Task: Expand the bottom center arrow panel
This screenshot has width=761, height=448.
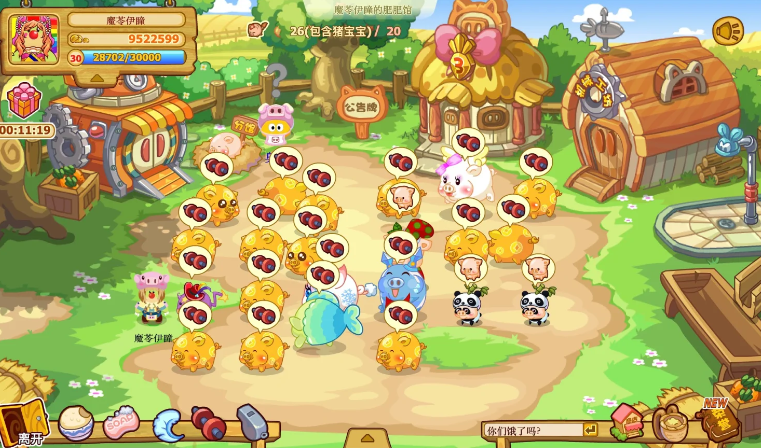Action: (x=367, y=438)
